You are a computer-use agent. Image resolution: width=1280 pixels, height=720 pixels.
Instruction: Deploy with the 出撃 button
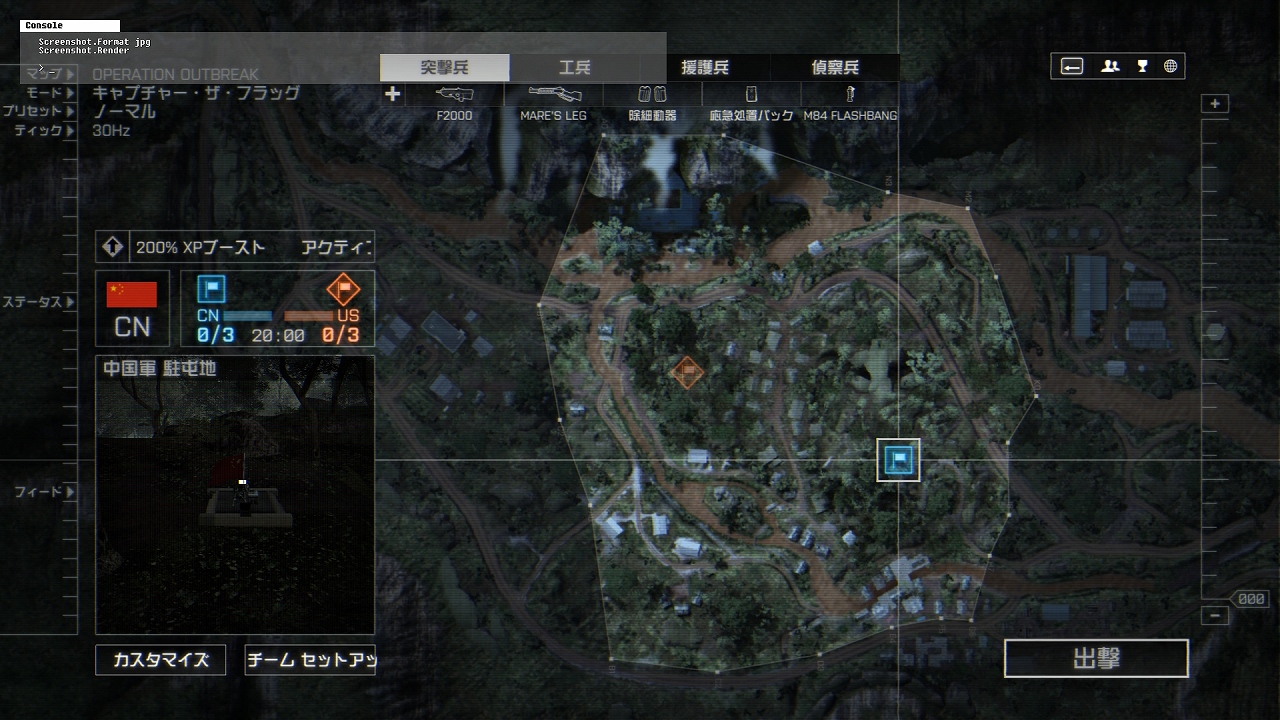(x=1096, y=659)
